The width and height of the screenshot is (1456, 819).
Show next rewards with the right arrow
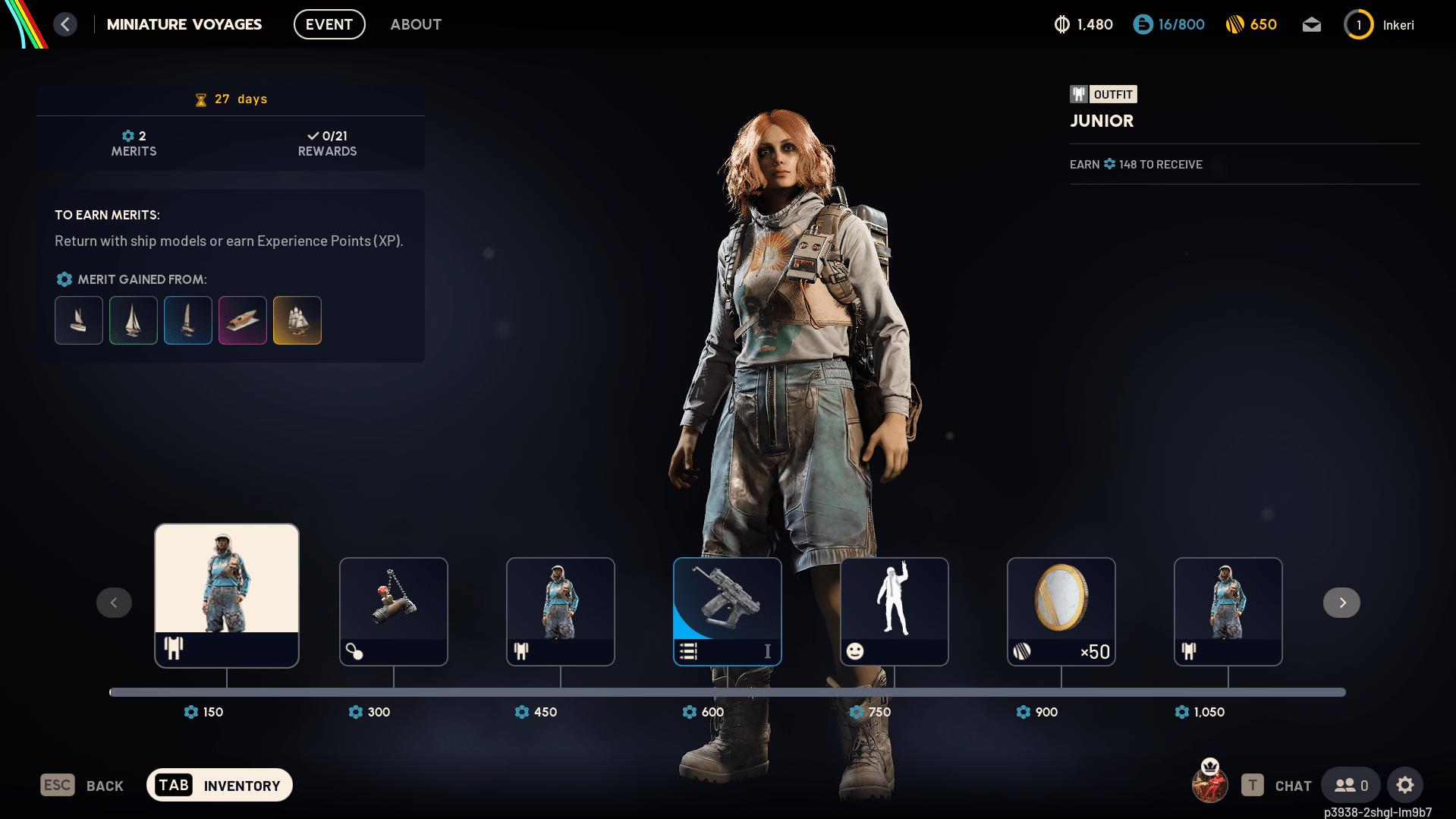click(1341, 603)
